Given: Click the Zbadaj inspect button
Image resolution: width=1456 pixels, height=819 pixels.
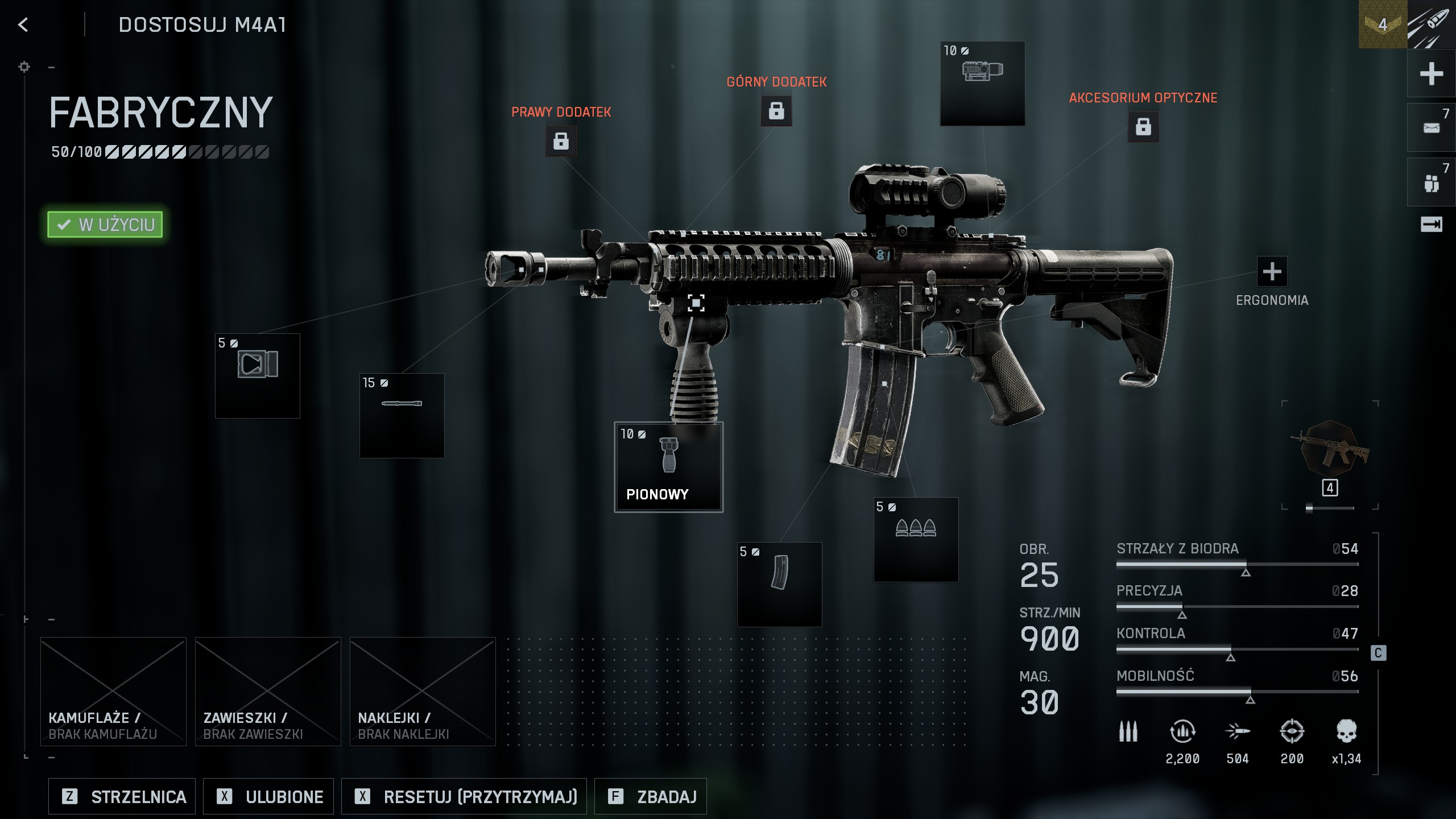Looking at the screenshot, I should coord(650,796).
